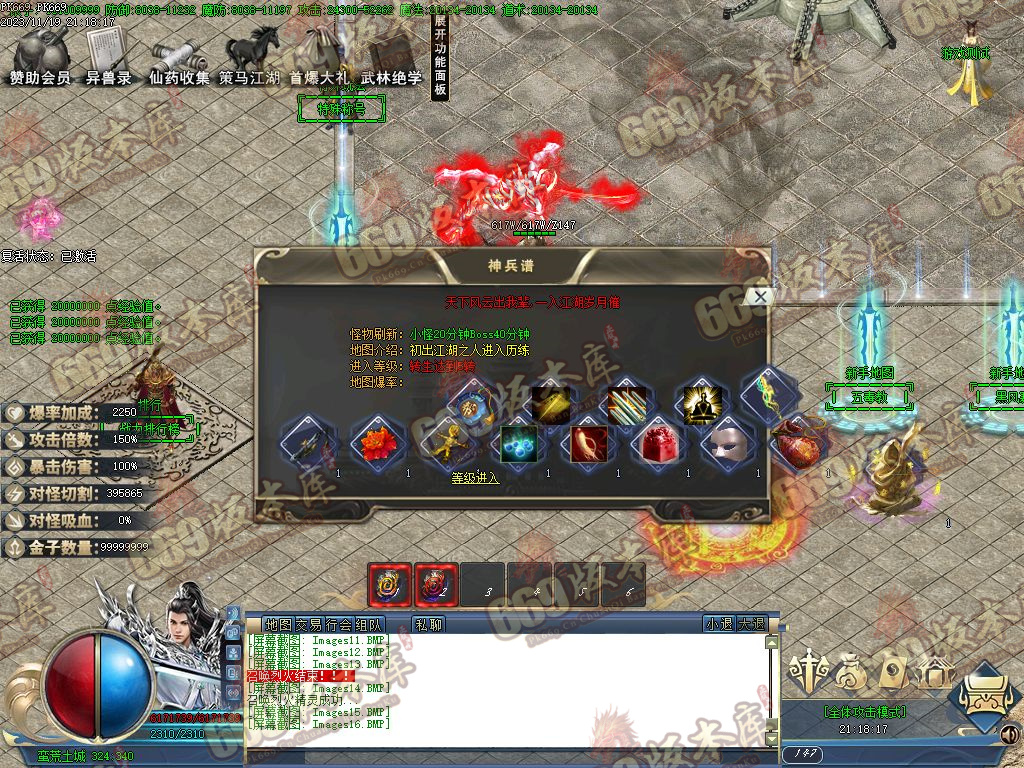The image size is (1024, 768).
Task: Click the 大退 exit button
Action: (x=752, y=624)
